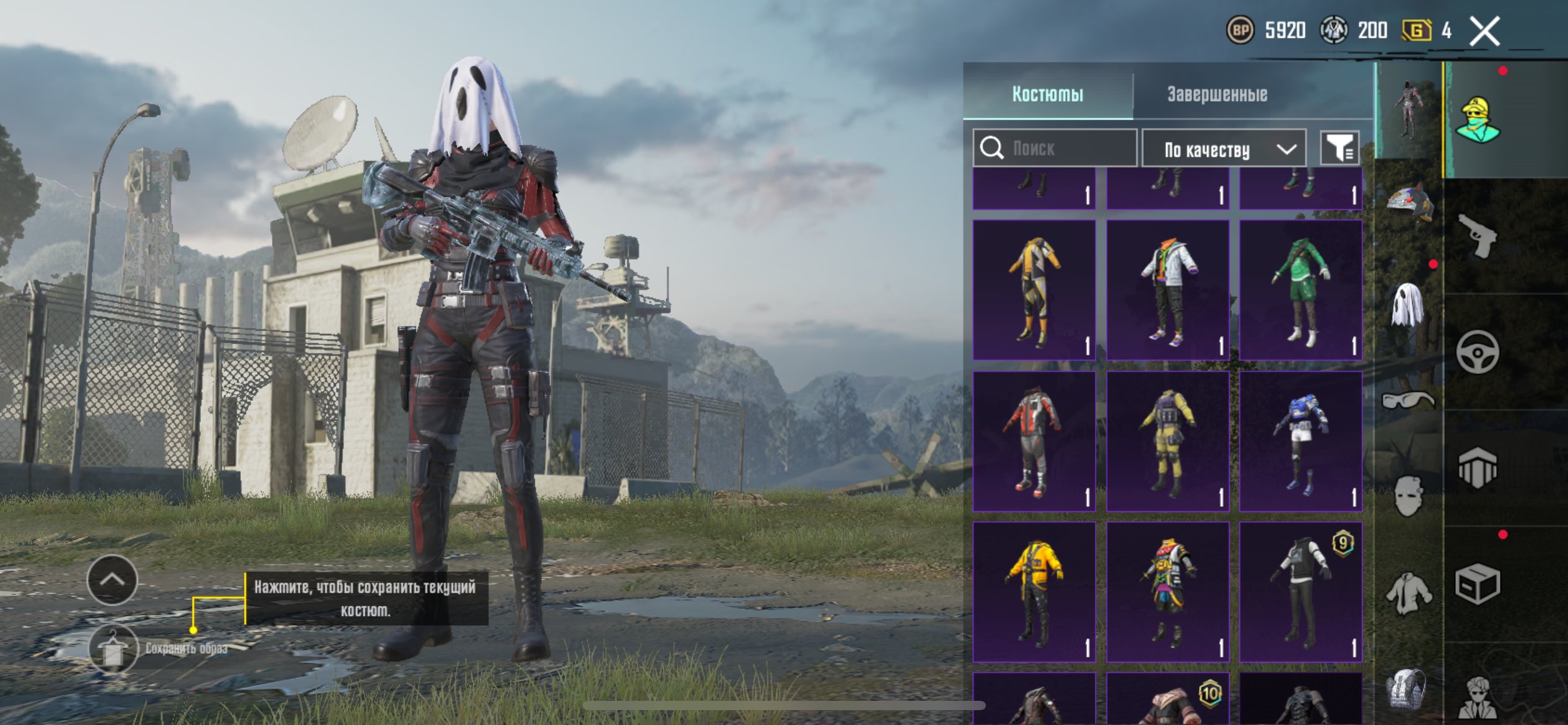Pick the green hoodie outfit
Viewport: 1568px width, 725px height.
[1300, 290]
